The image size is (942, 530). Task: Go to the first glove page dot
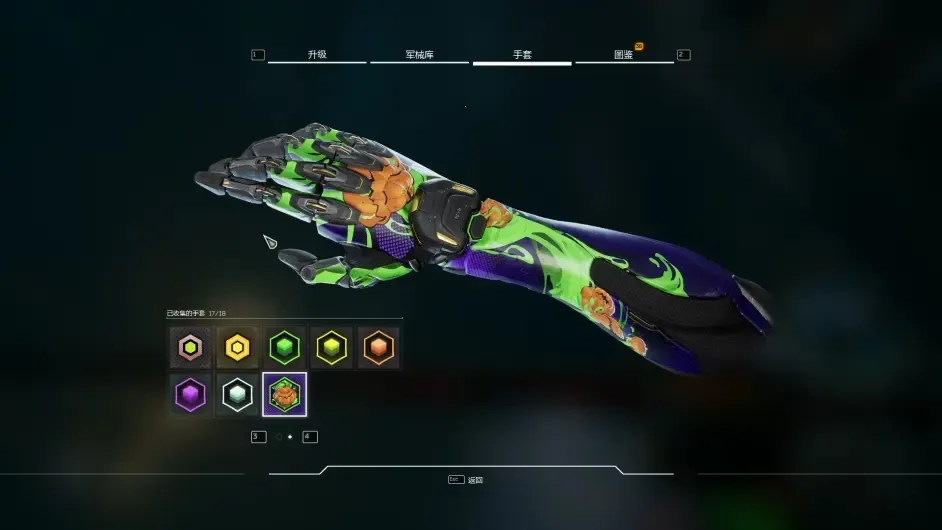point(279,437)
